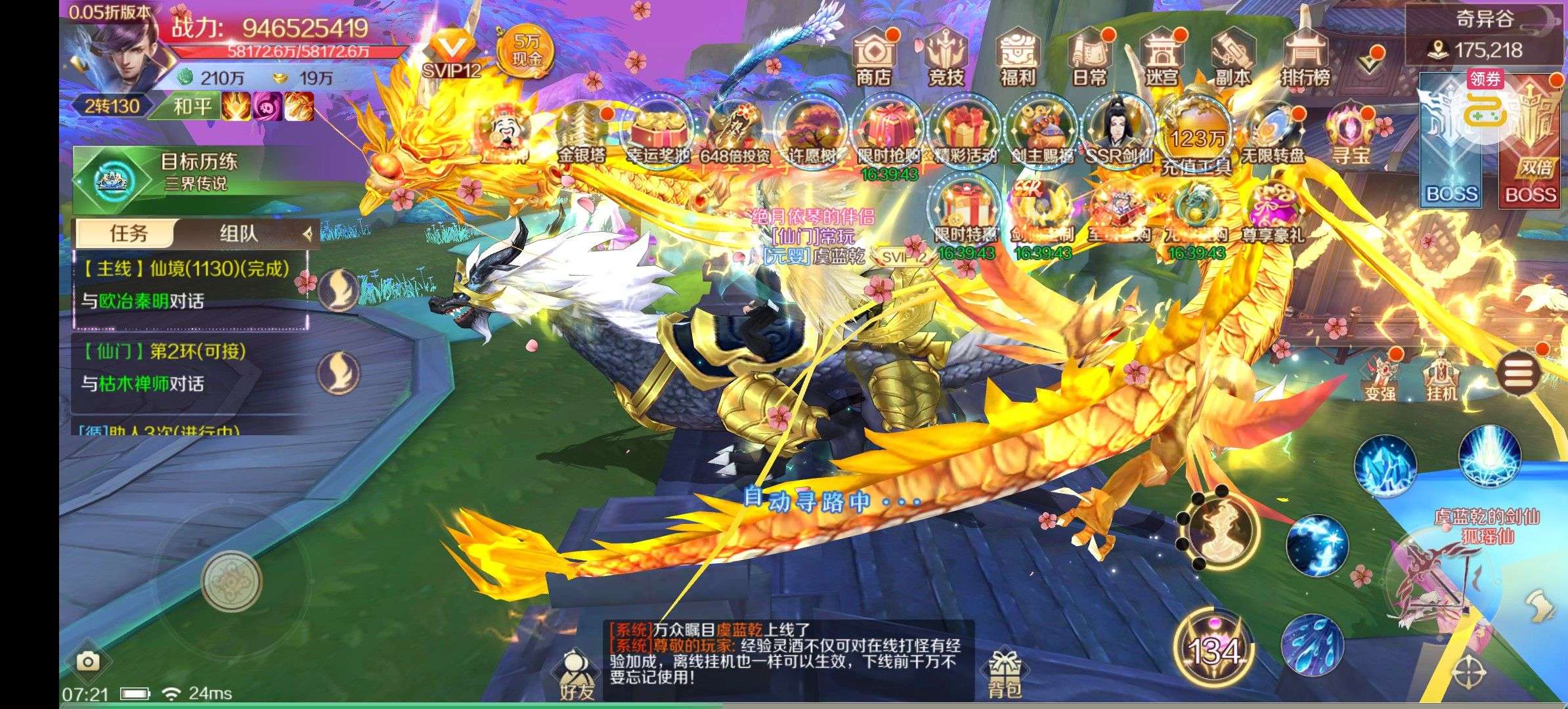Screen dimensions: 1568x709
Task: Open the 商店 shop menu
Action: point(873,58)
